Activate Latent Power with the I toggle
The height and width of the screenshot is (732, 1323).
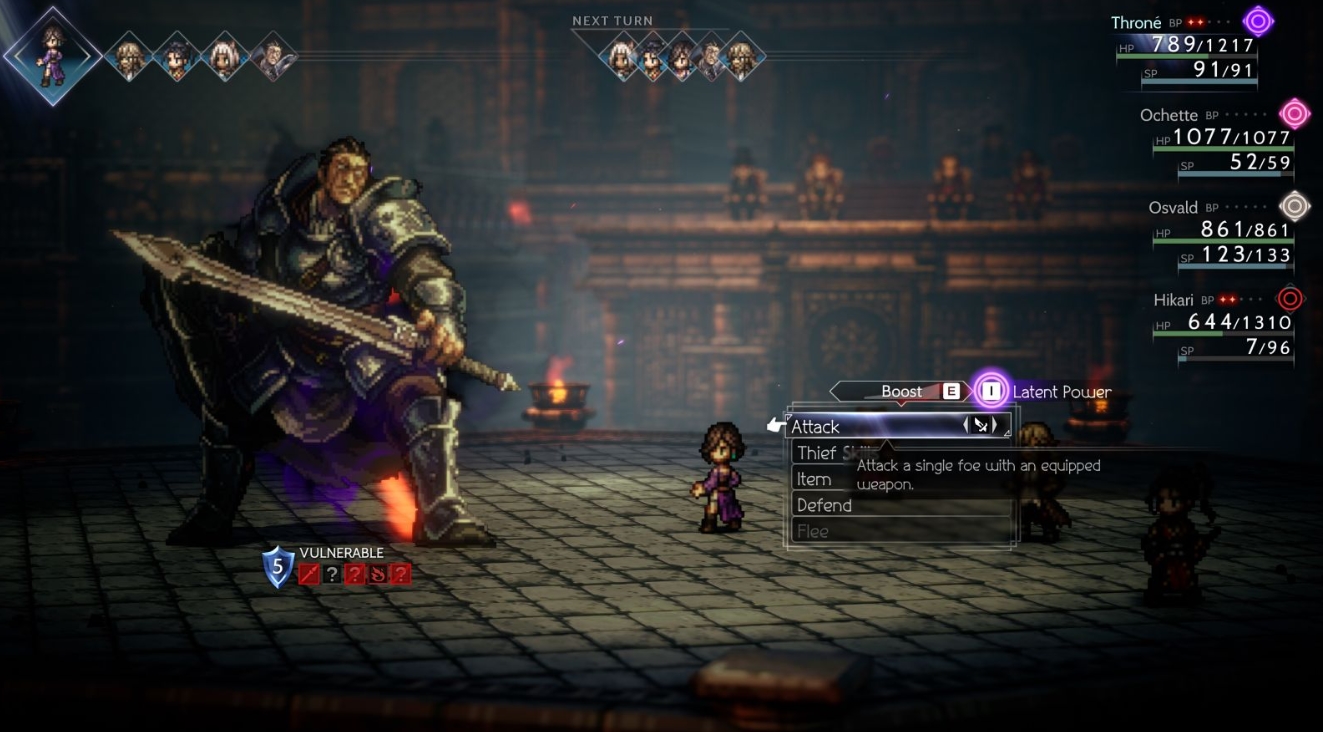click(991, 391)
